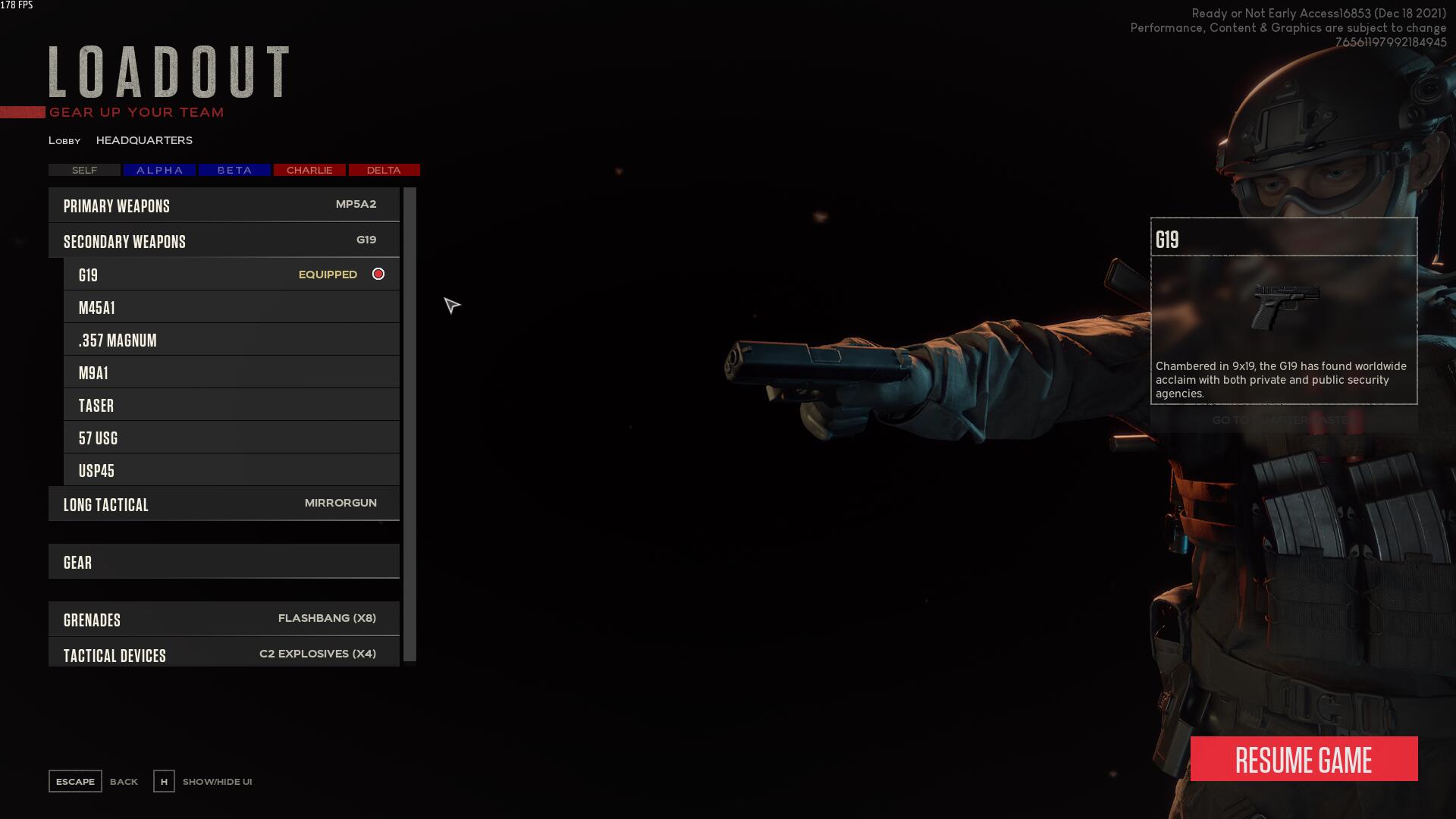Equip the .357 Magnum revolver
The height and width of the screenshot is (819, 1456).
click(x=231, y=340)
